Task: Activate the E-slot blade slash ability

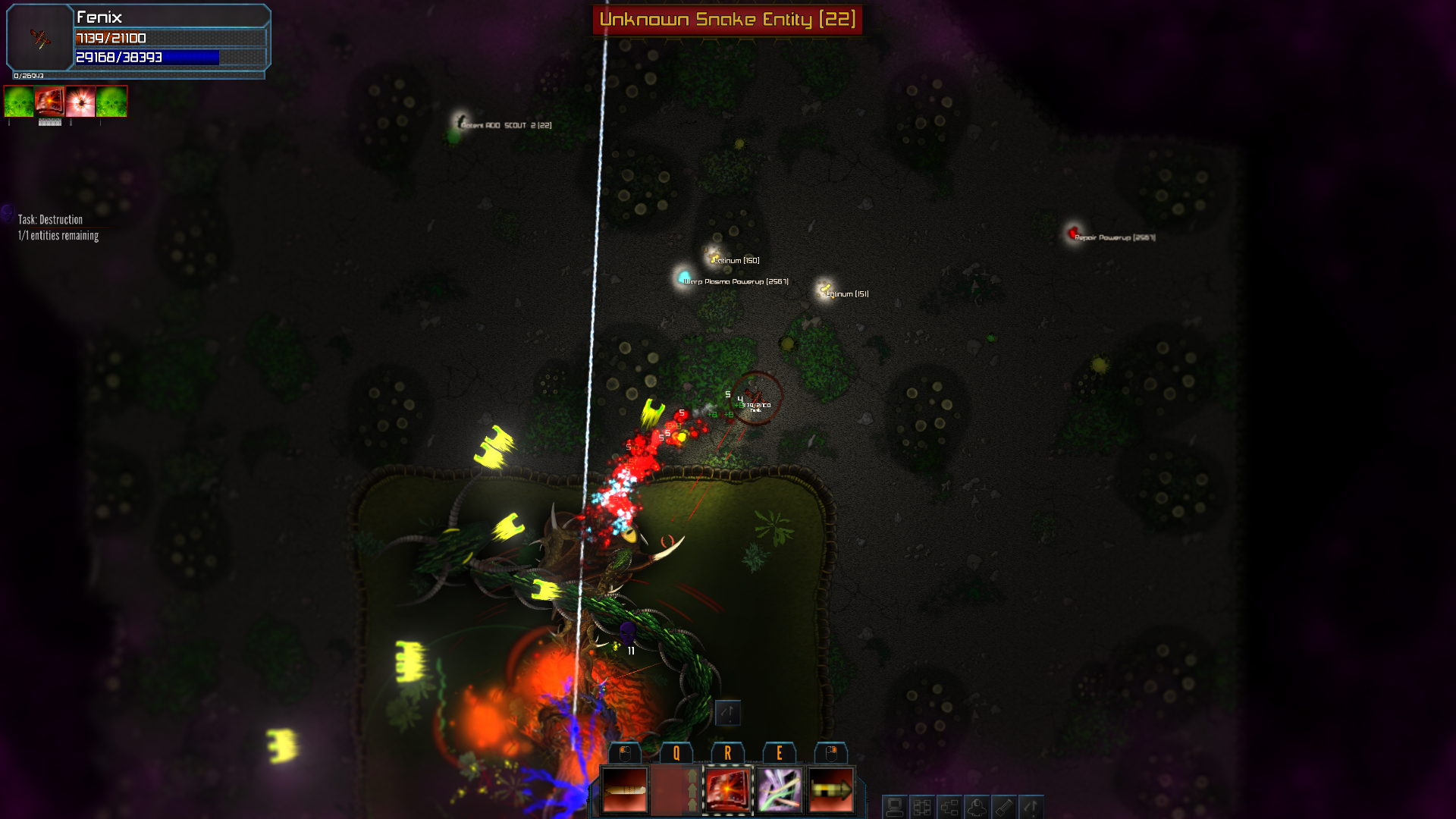Action: (777, 791)
